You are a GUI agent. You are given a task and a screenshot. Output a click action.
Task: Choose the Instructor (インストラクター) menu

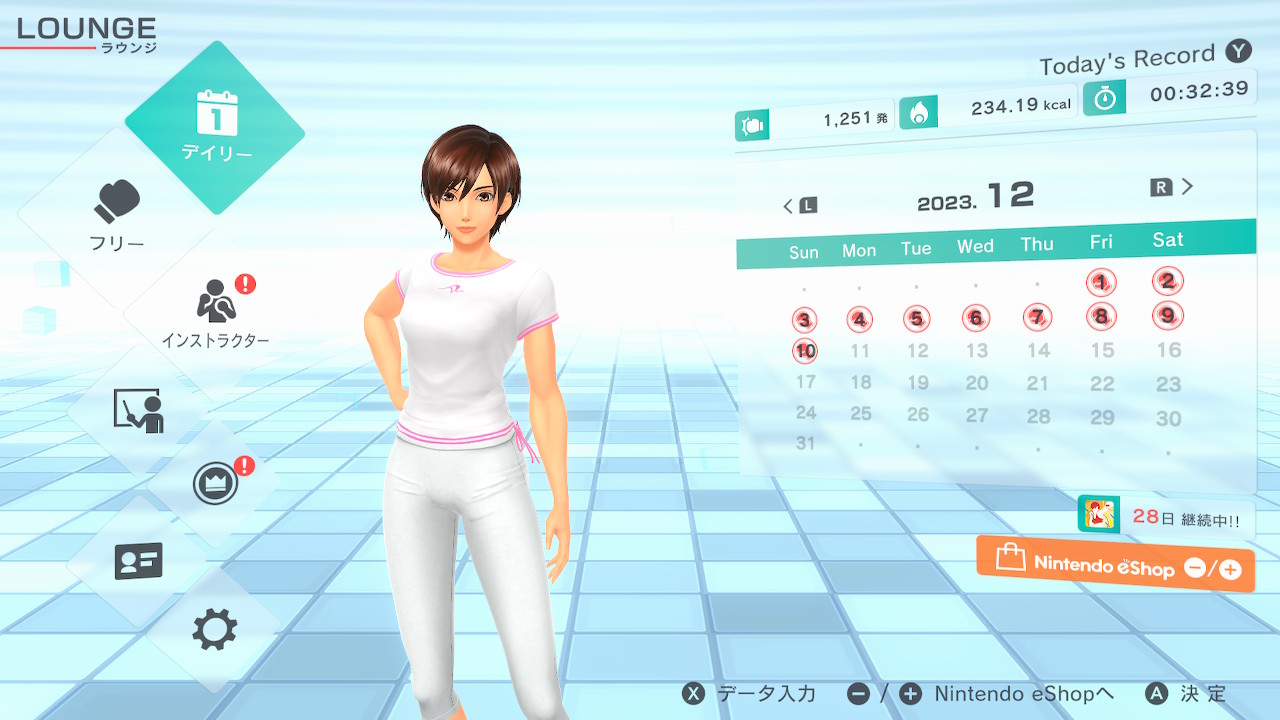[215, 312]
